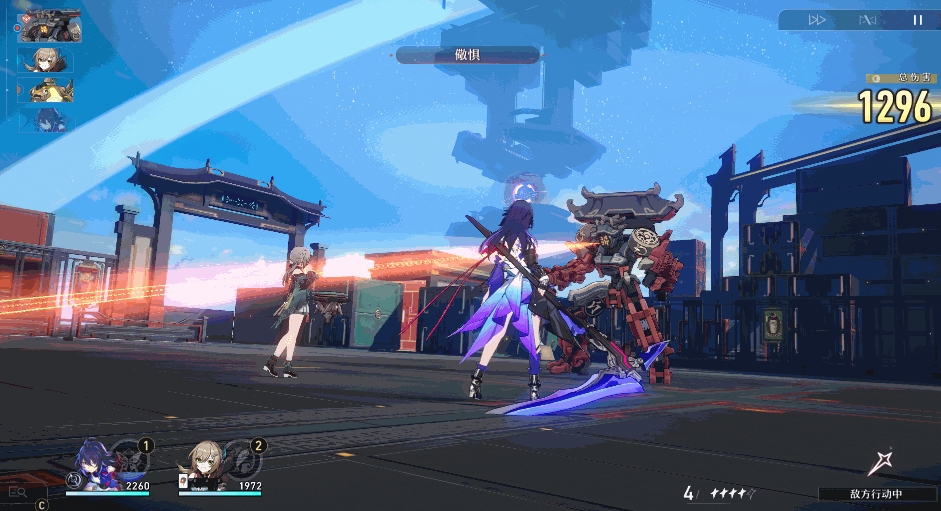This screenshot has height=511, width=941.
Task: Select the mech enemy turn-order portrait
Action: pyautogui.click(x=51, y=27)
